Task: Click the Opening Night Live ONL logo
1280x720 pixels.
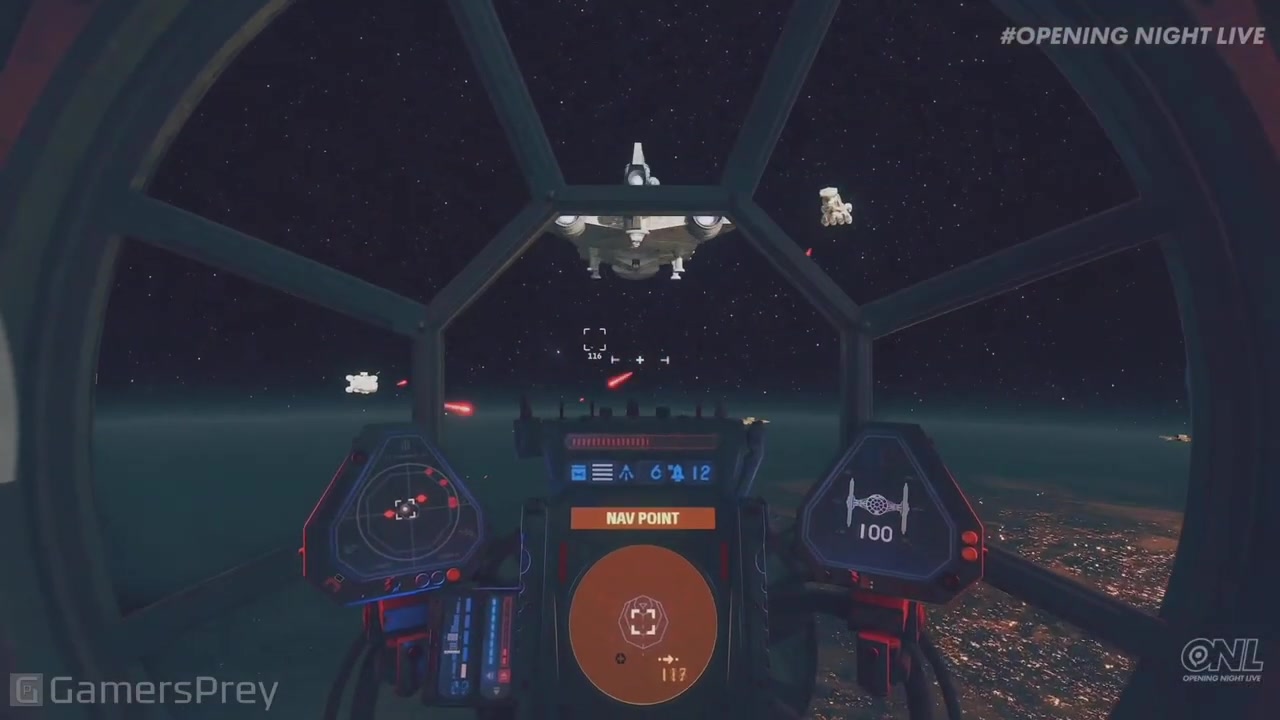Action: pyautogui.click(x=1220, y=660)
